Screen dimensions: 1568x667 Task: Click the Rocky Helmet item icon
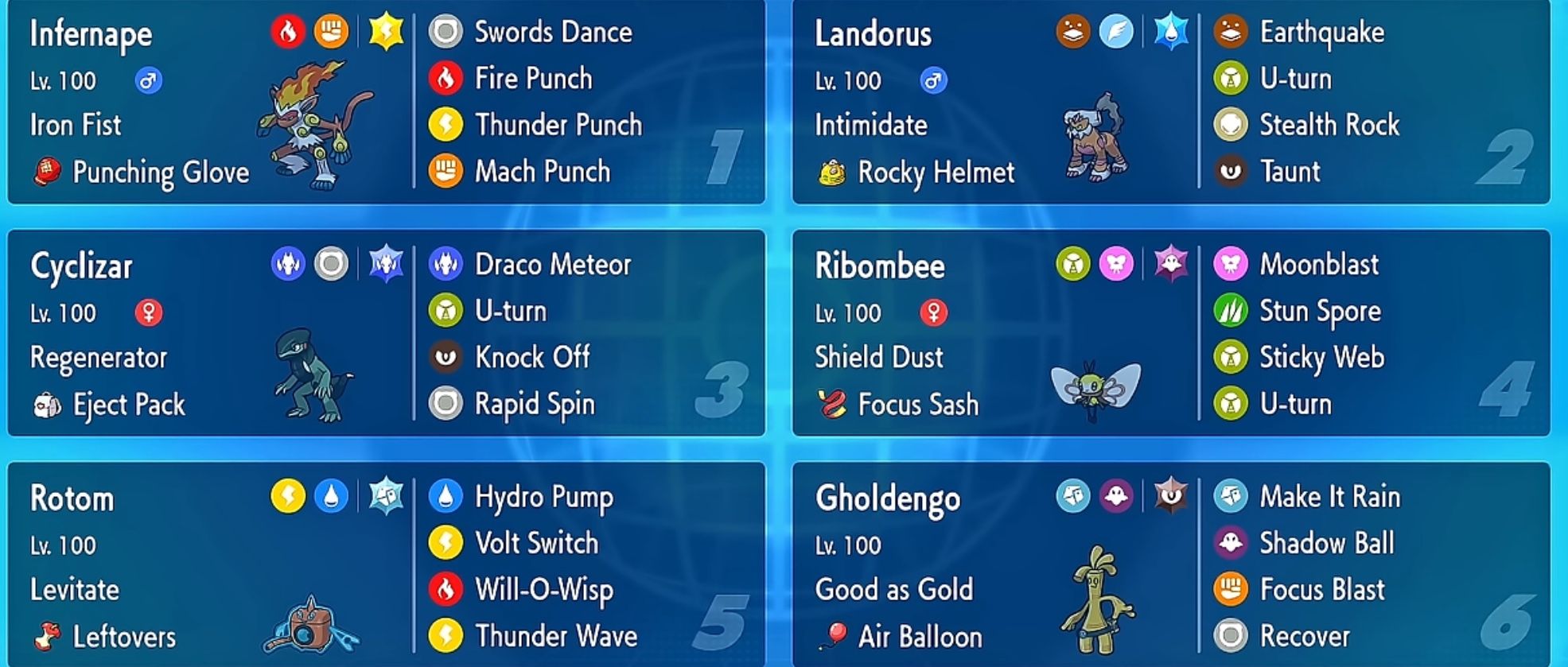point(833,172)
